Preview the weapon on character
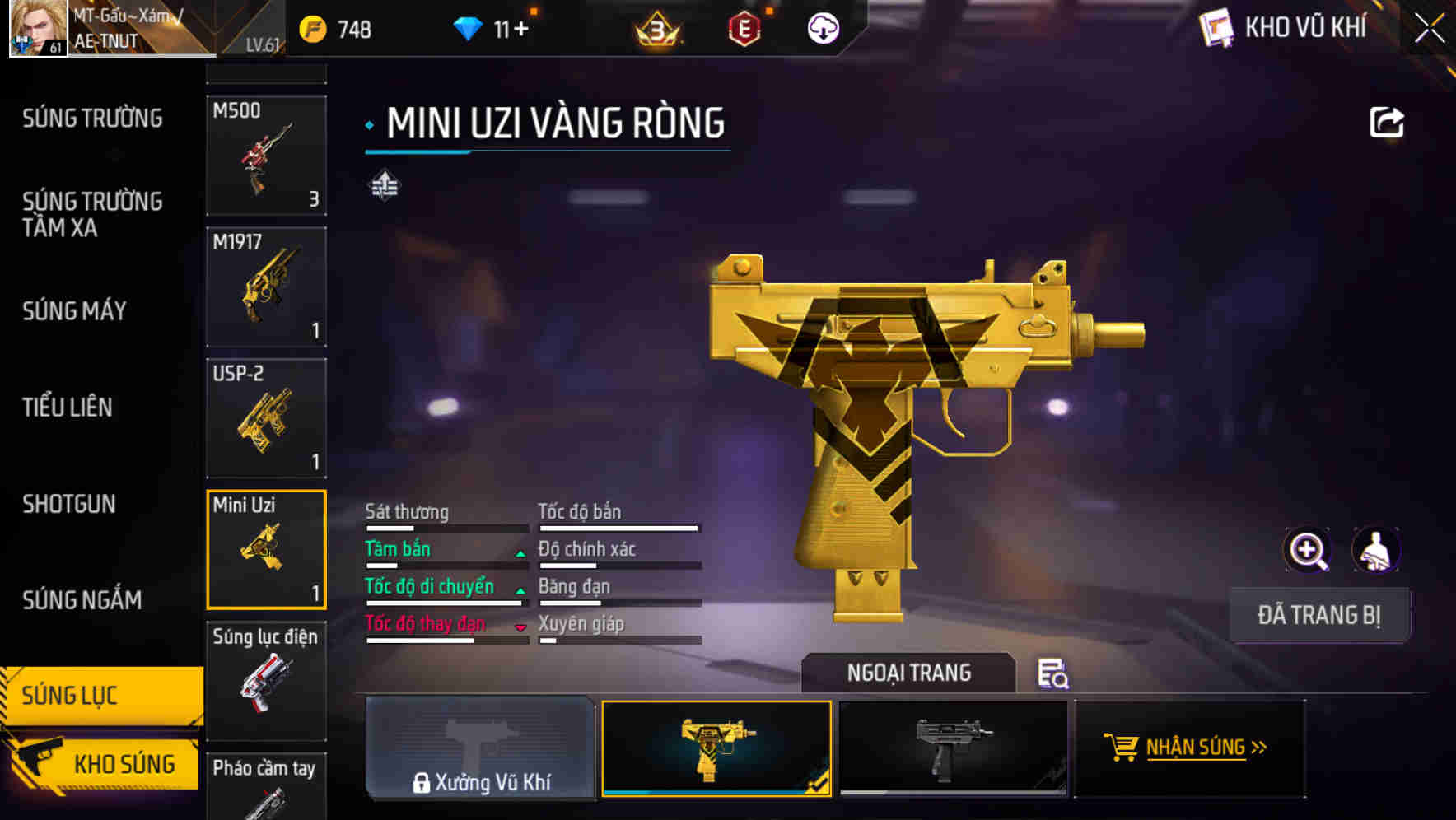Viewport: 1456px width, 820px height. click(1375, 550)
